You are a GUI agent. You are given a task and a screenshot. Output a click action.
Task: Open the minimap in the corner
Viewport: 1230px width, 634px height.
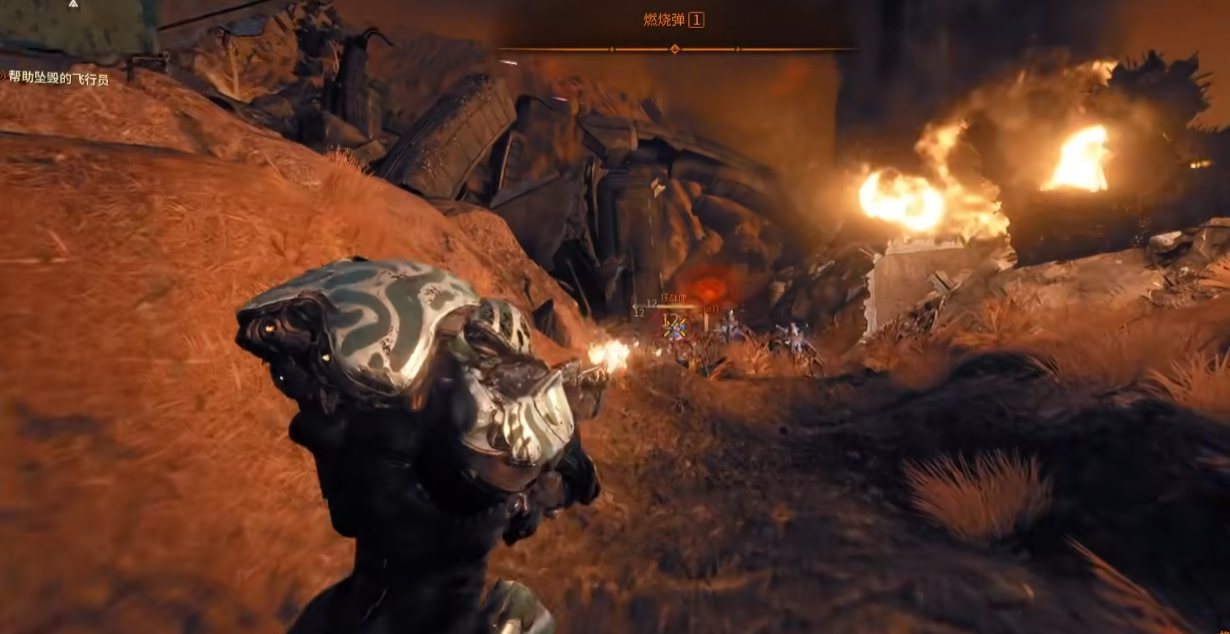pos(78,26)
